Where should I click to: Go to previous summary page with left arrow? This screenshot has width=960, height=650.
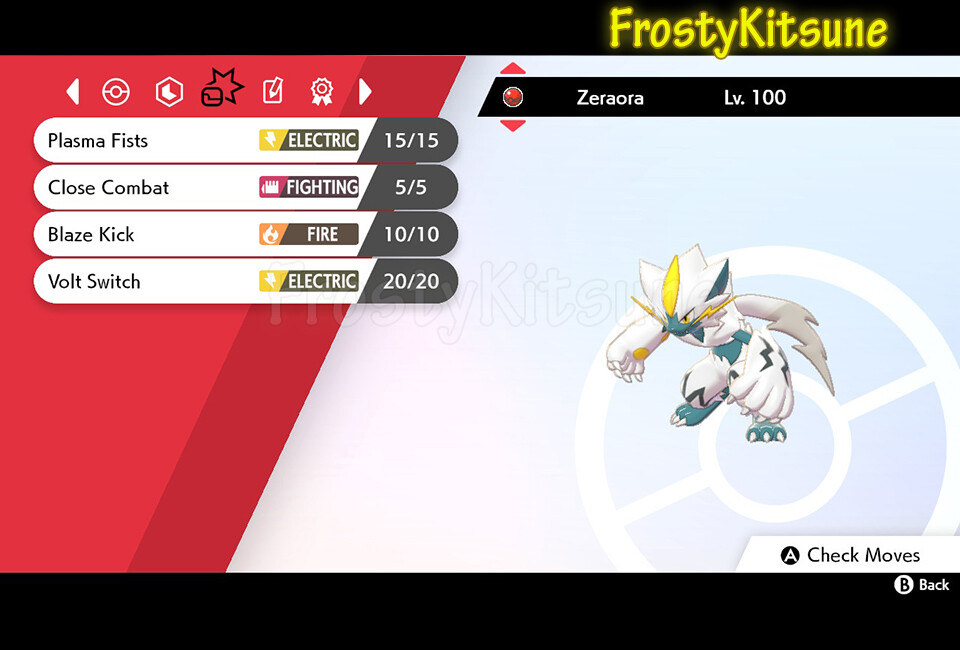click(x=72, y=92)
